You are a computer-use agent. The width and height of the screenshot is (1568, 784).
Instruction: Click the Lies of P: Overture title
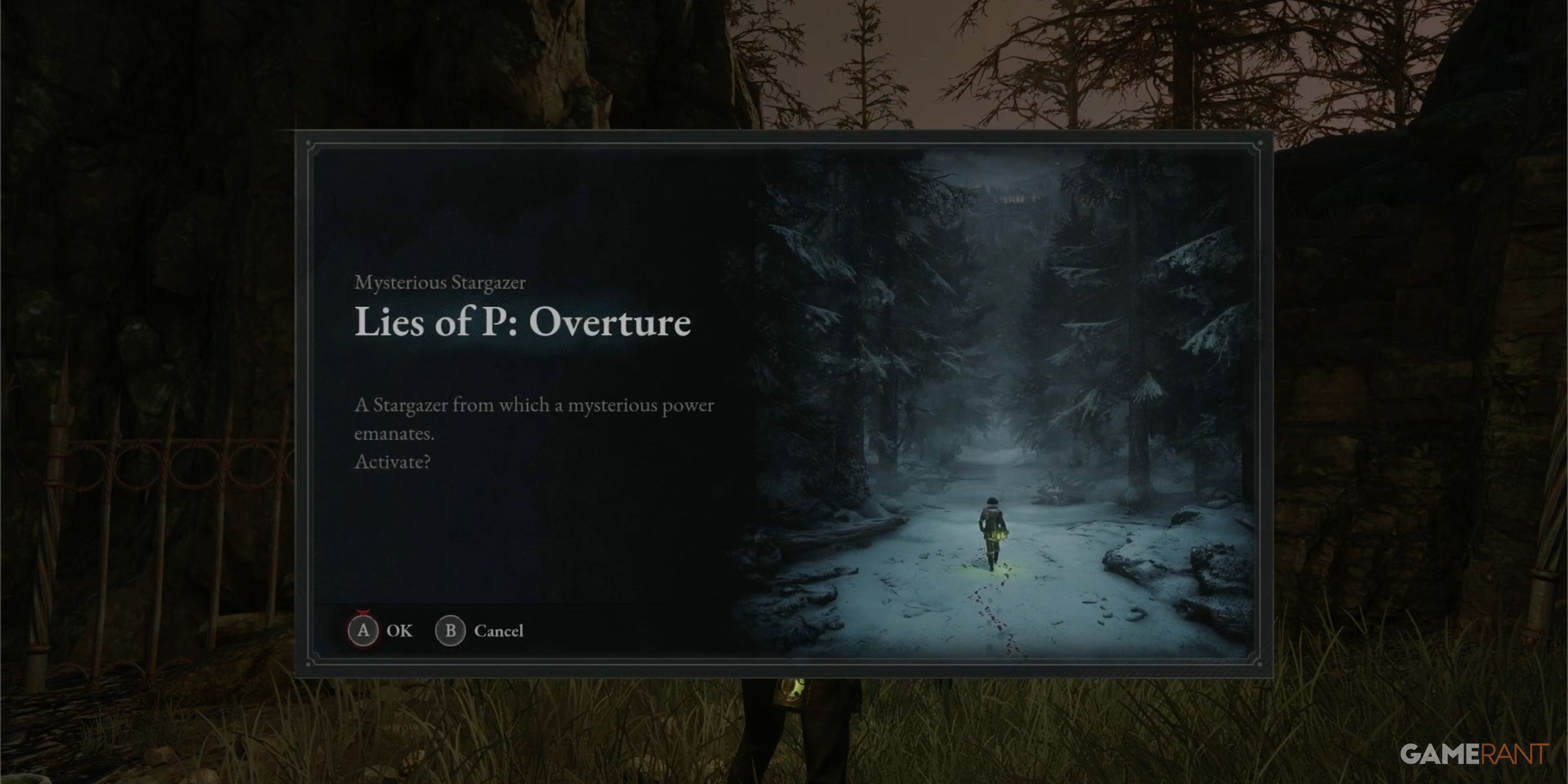[x=523, y=323]
